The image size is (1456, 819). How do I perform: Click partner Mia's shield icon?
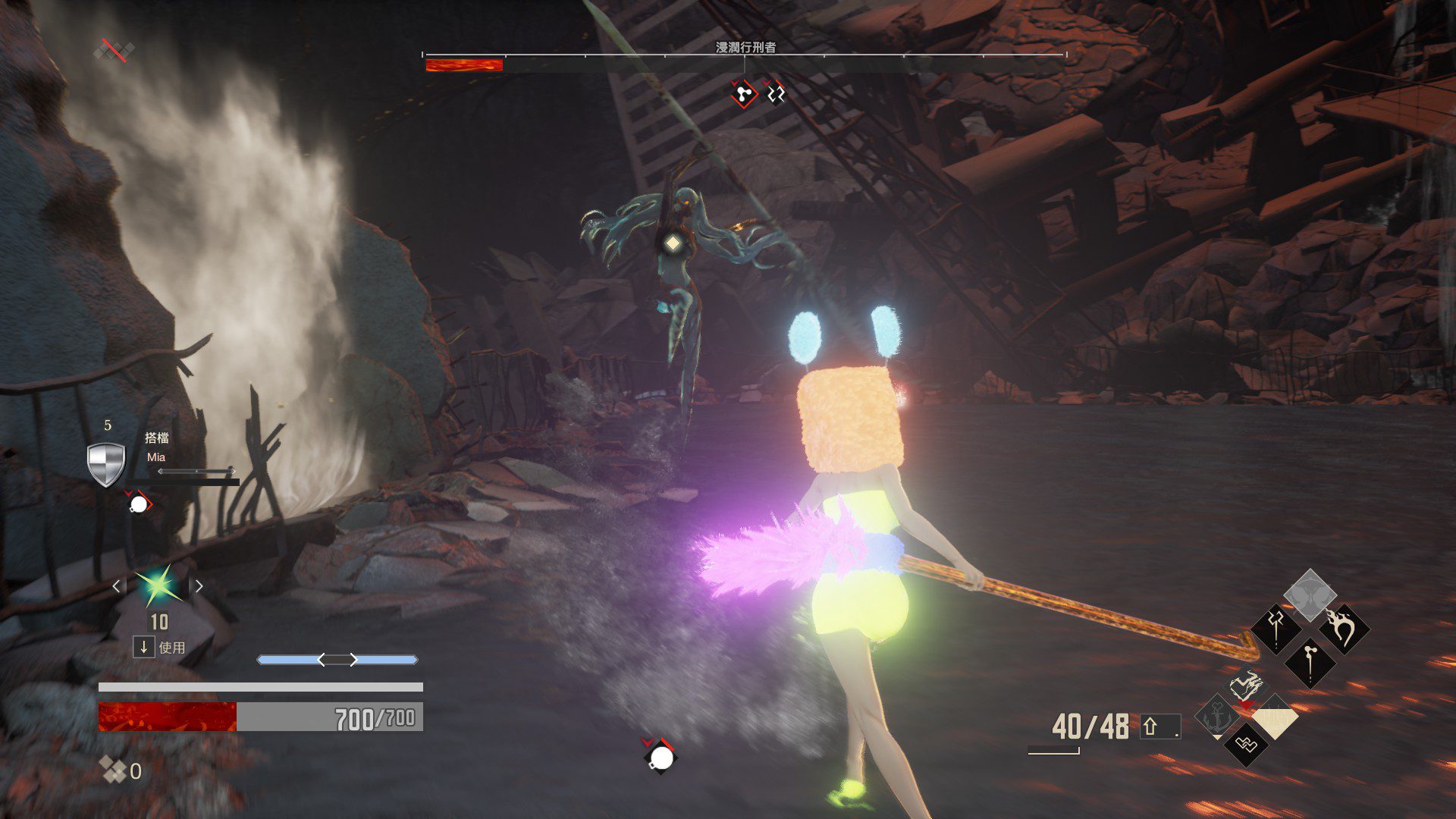pyautogui.click(x=105, y=463)
